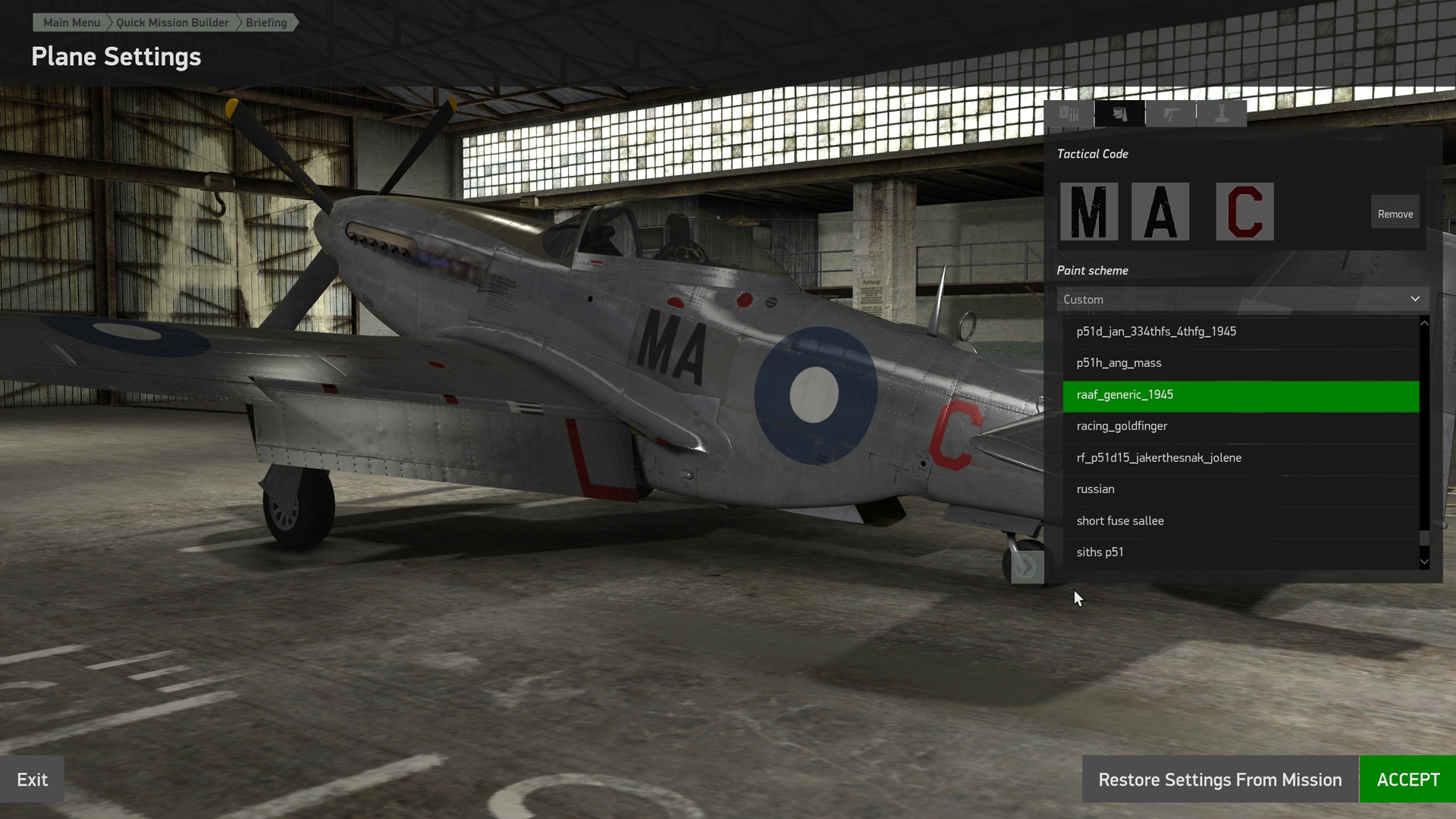Go back to Main Menu breadcrumb

pyautogui.click(x=71, y=23)
